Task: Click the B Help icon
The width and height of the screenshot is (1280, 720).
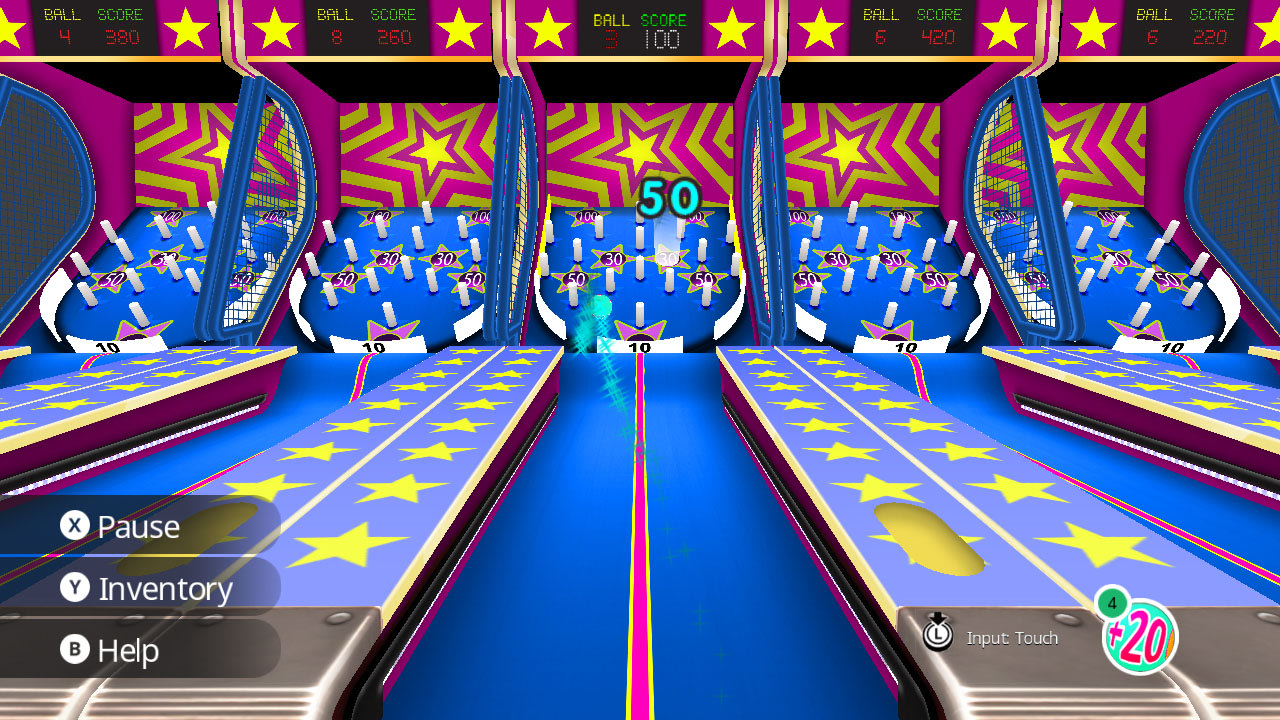Action: coord(77,651)
